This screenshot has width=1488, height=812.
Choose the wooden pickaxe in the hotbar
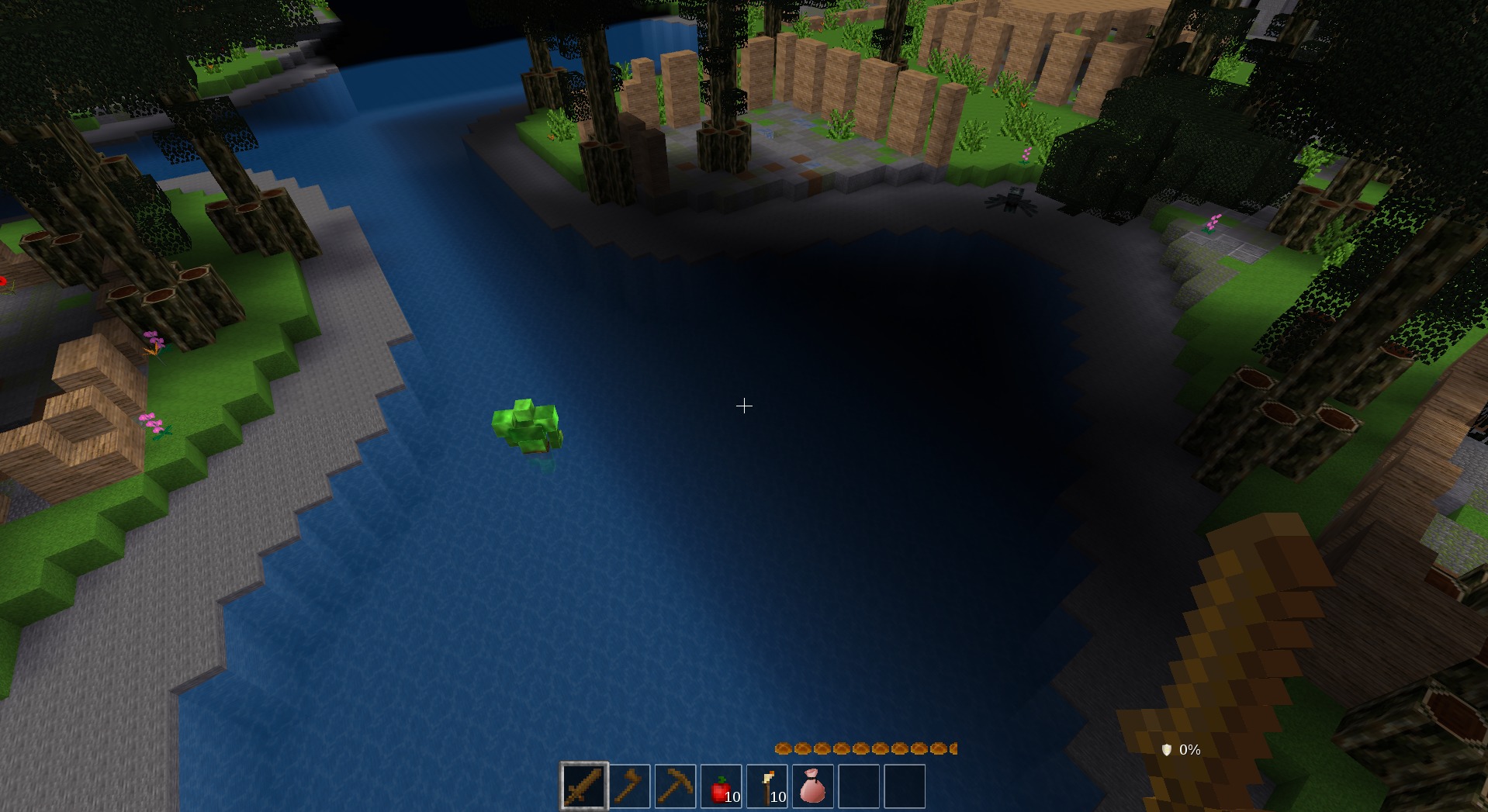coord(676,786)
